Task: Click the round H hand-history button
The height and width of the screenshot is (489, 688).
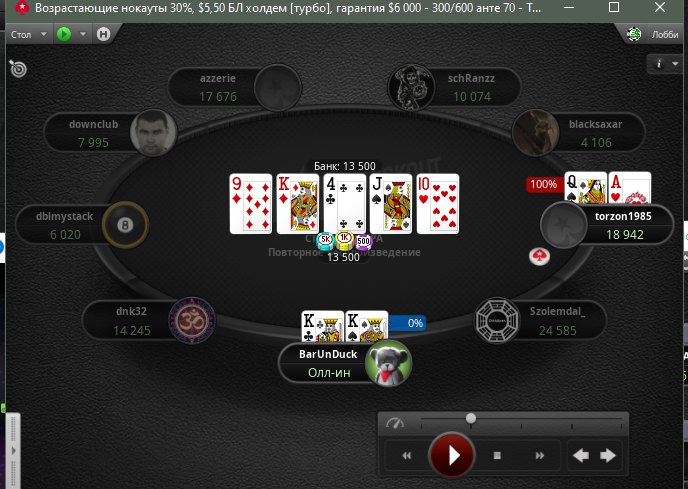Action: pyautogui.click(x=103, y=34)
